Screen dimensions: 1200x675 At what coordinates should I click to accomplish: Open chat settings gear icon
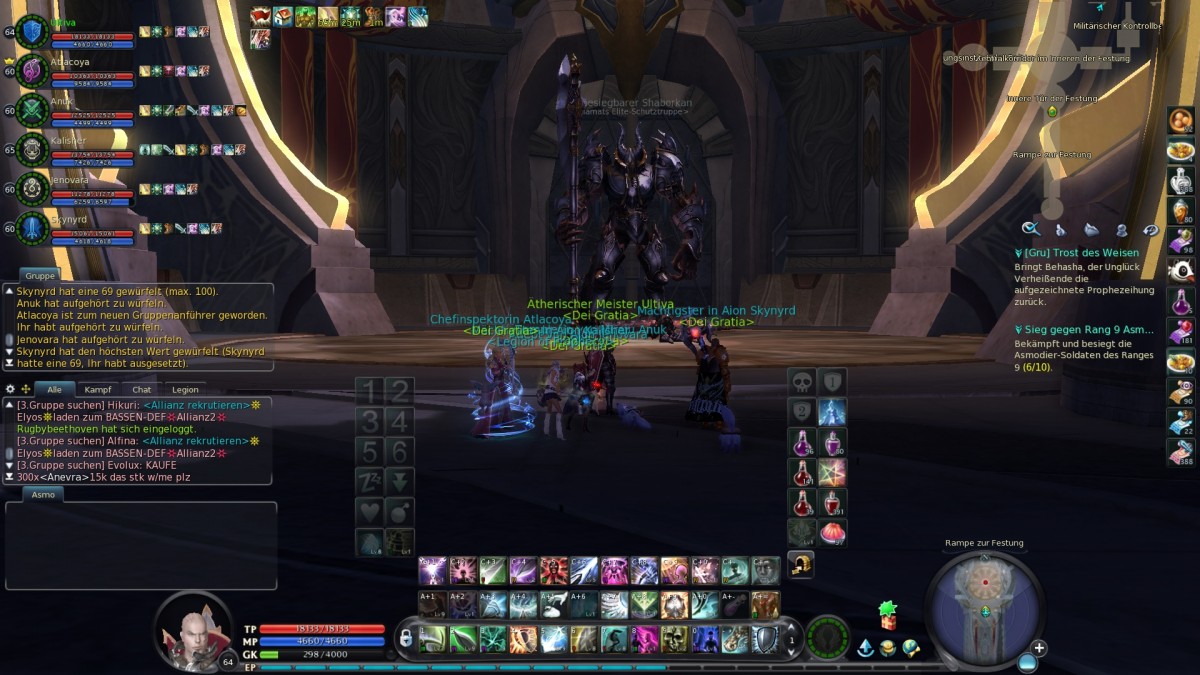tap(10, 389)
